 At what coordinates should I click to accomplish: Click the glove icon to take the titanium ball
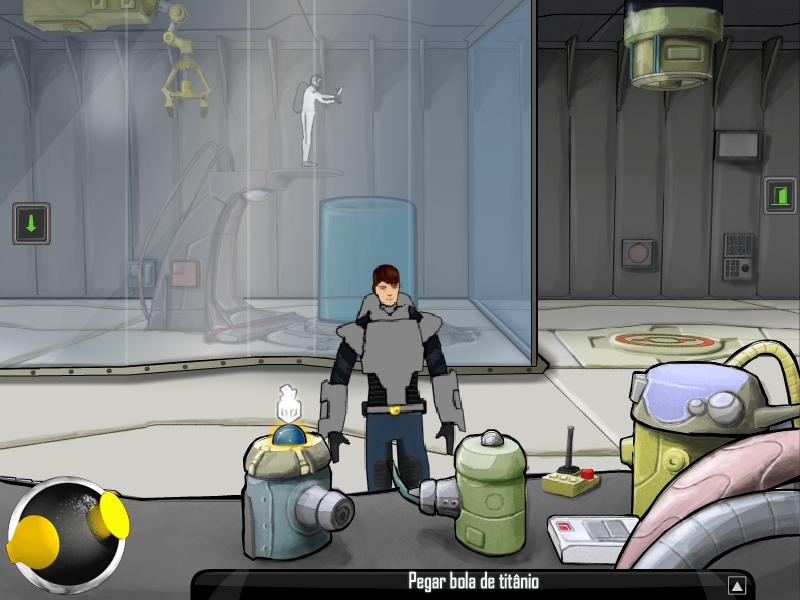click(288, 404)
